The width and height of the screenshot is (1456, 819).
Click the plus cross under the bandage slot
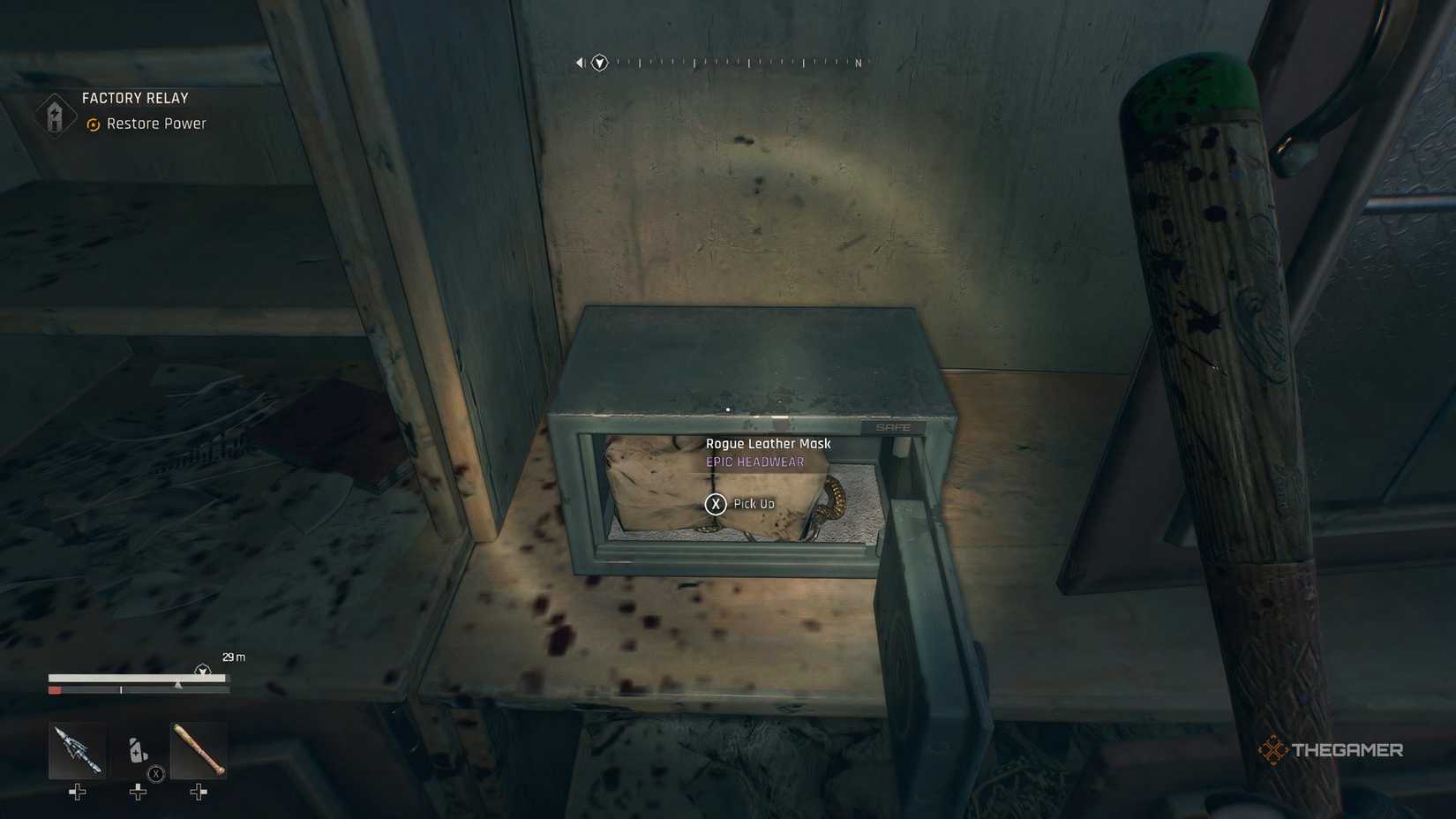click(x=138, y=792)
